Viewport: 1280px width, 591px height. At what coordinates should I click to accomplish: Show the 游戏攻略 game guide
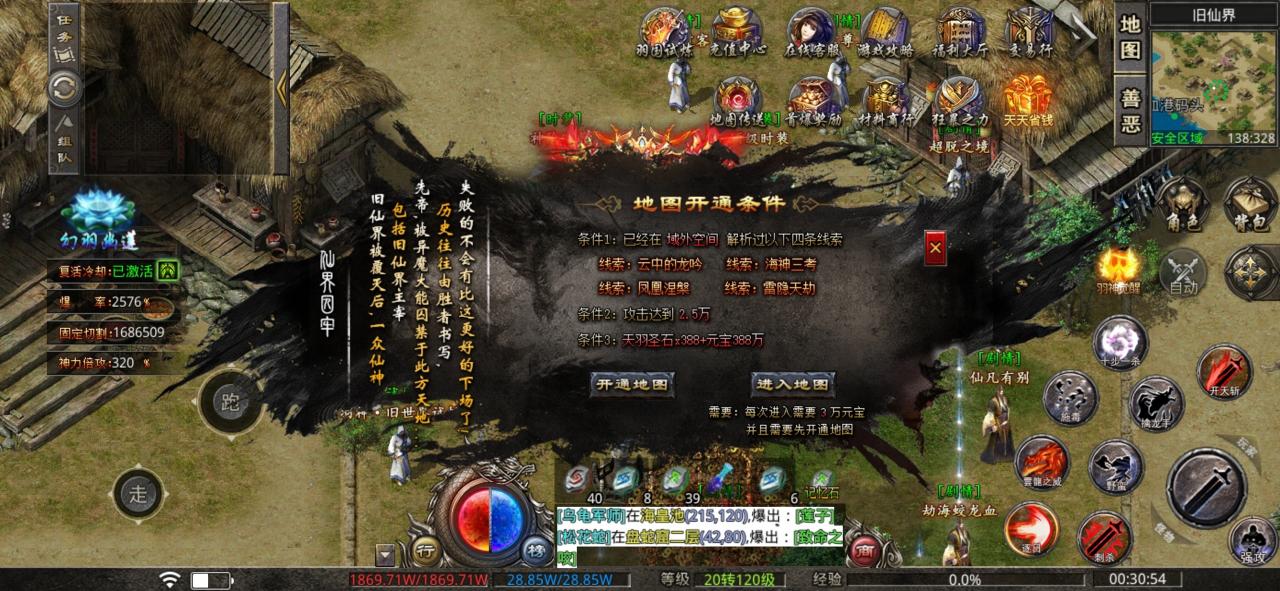point(886,31)
